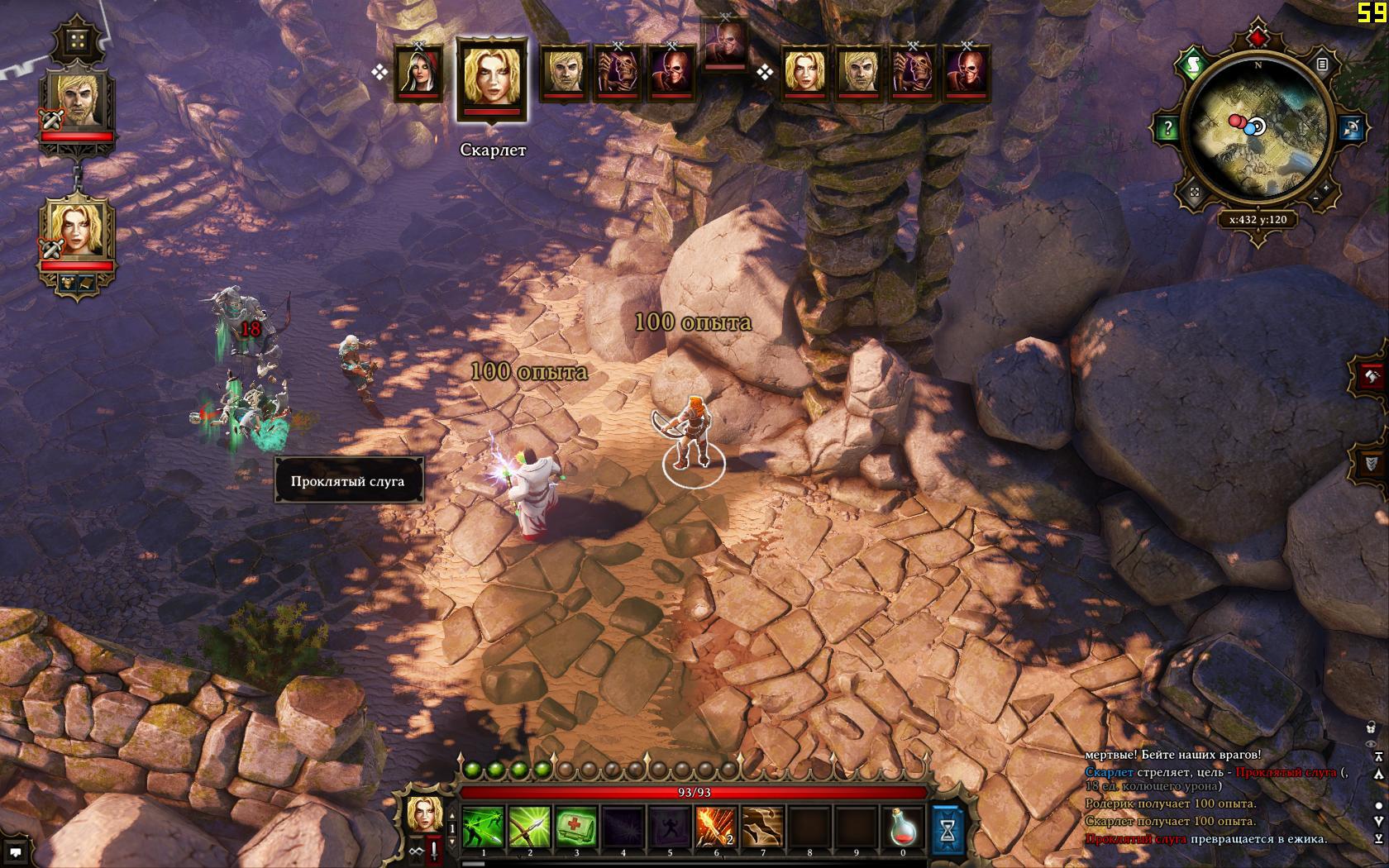Open the green scroll button above the minimap
1389x868 pixels.
[x=1193, y=64]
